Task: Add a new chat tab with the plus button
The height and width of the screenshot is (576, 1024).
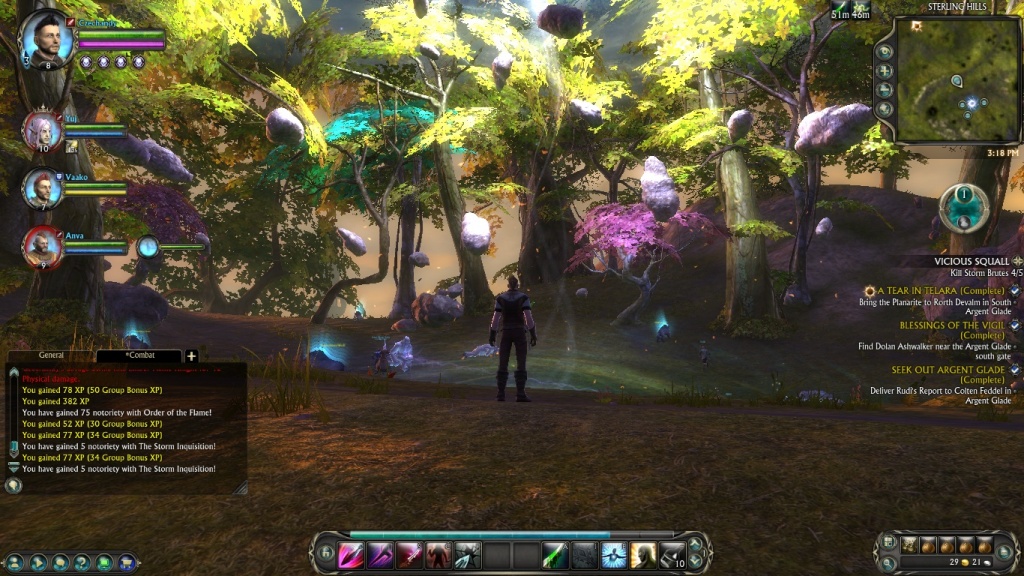Action: 192,355
